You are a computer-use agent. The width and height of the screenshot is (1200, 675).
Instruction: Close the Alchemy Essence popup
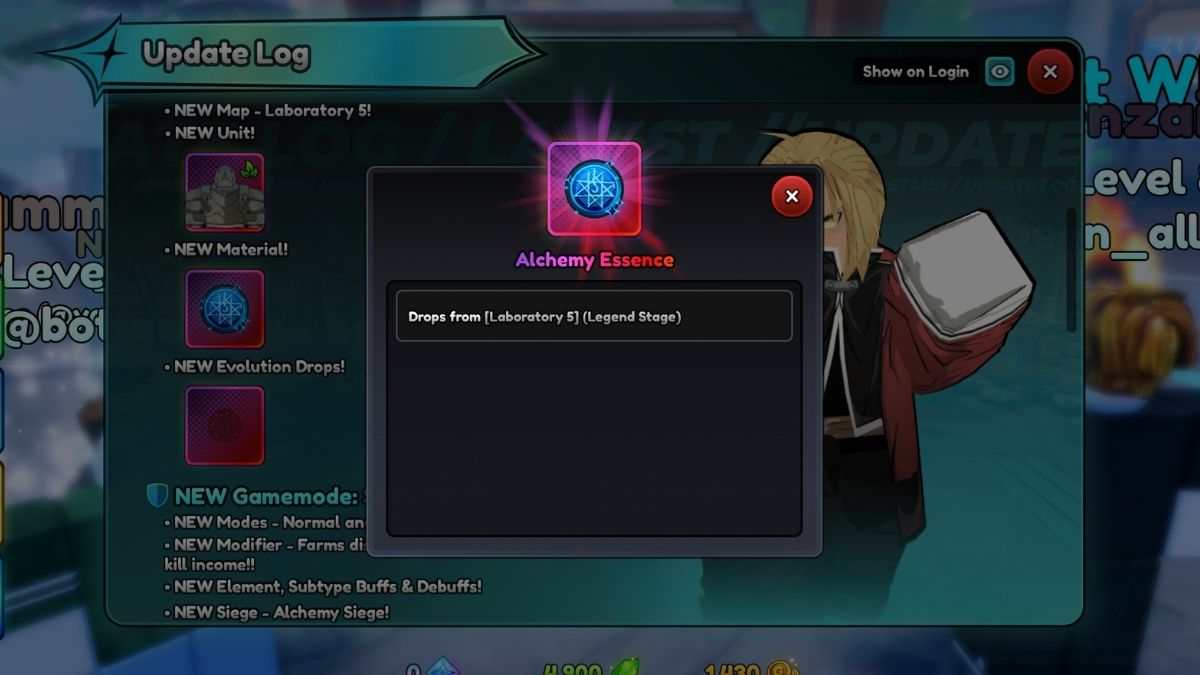tap(792, 197)
